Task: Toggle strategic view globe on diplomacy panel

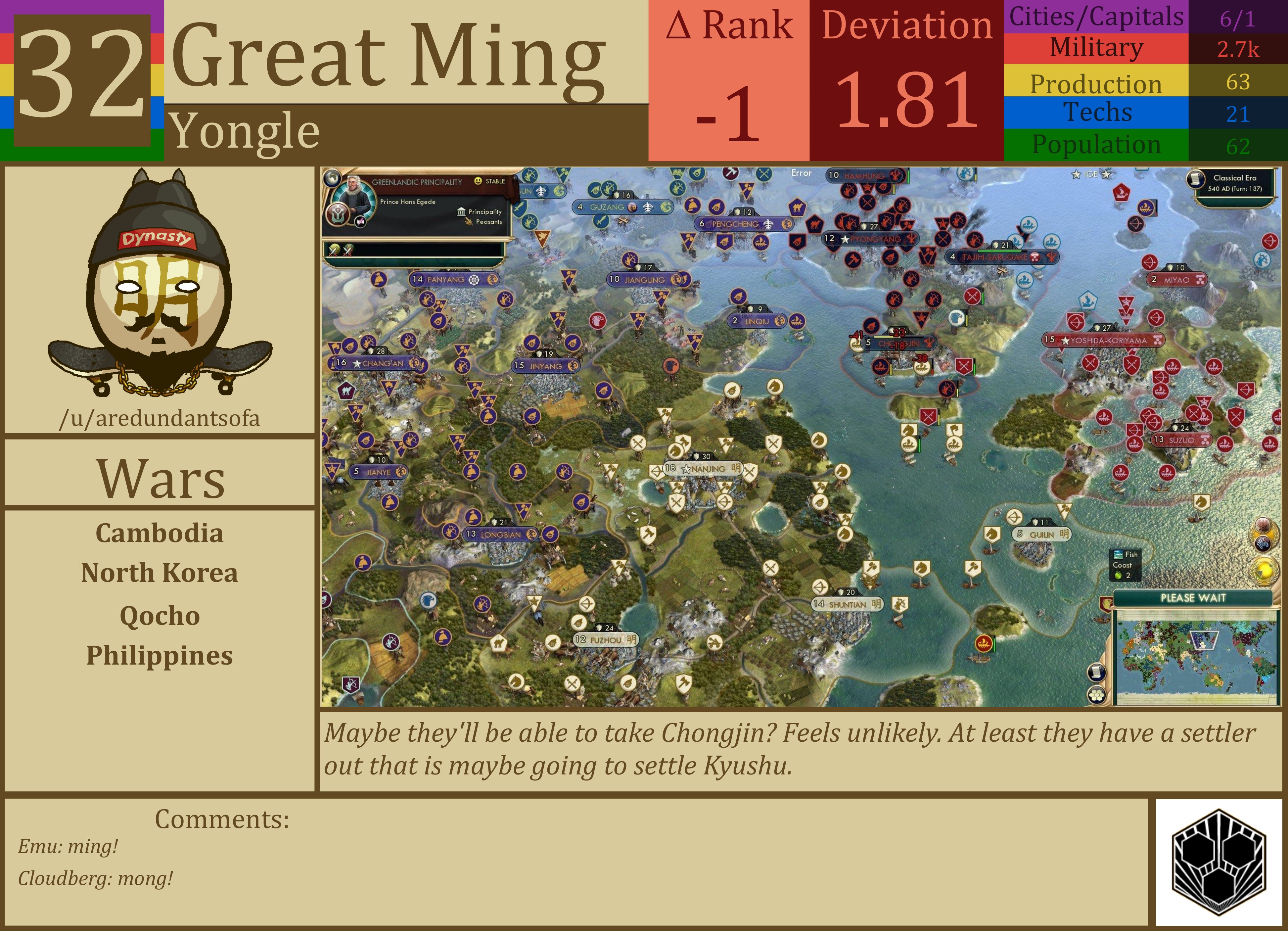Action: (333, 179)
